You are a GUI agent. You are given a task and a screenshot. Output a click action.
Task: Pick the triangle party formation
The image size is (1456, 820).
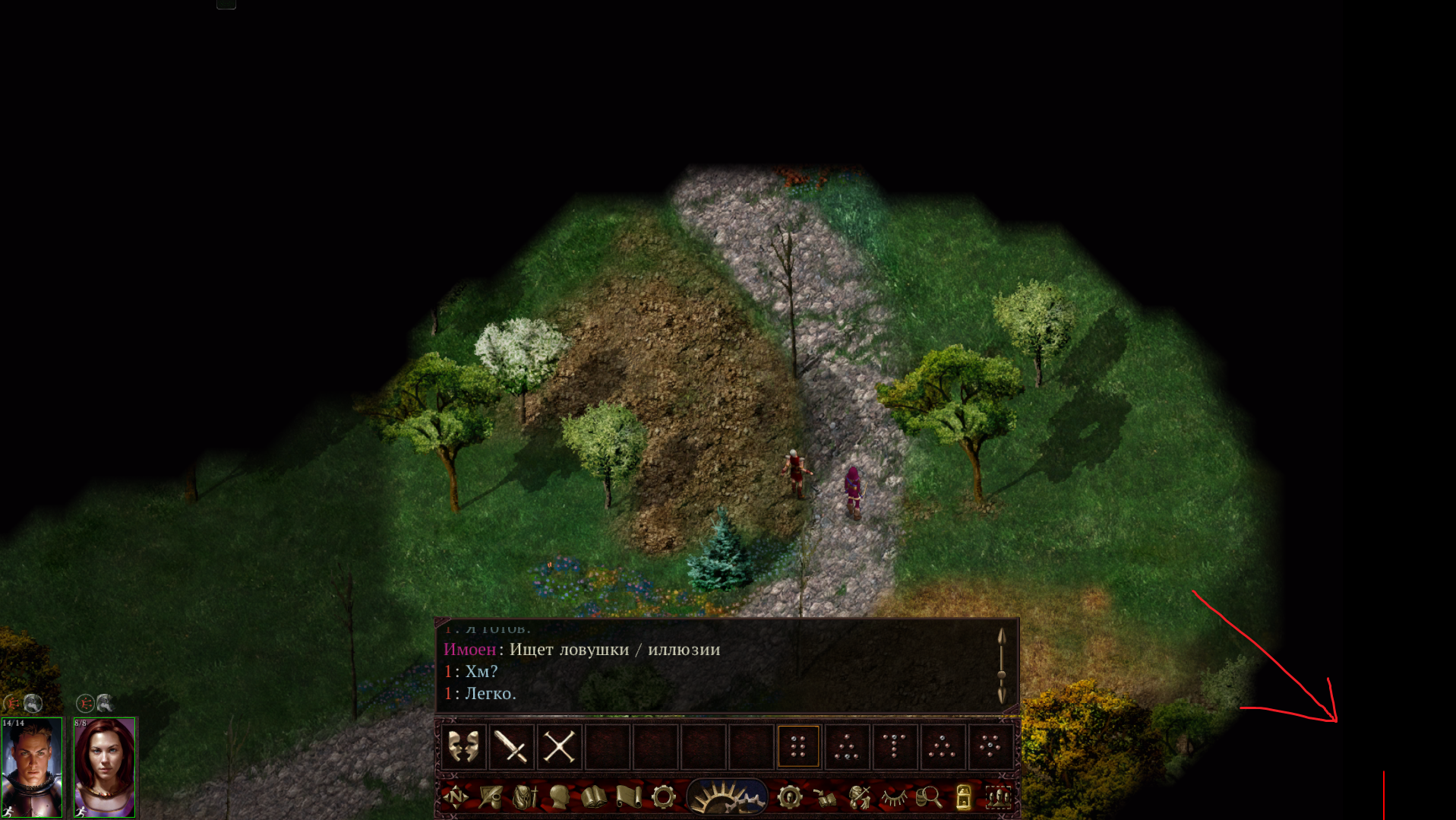coord(942,746)
